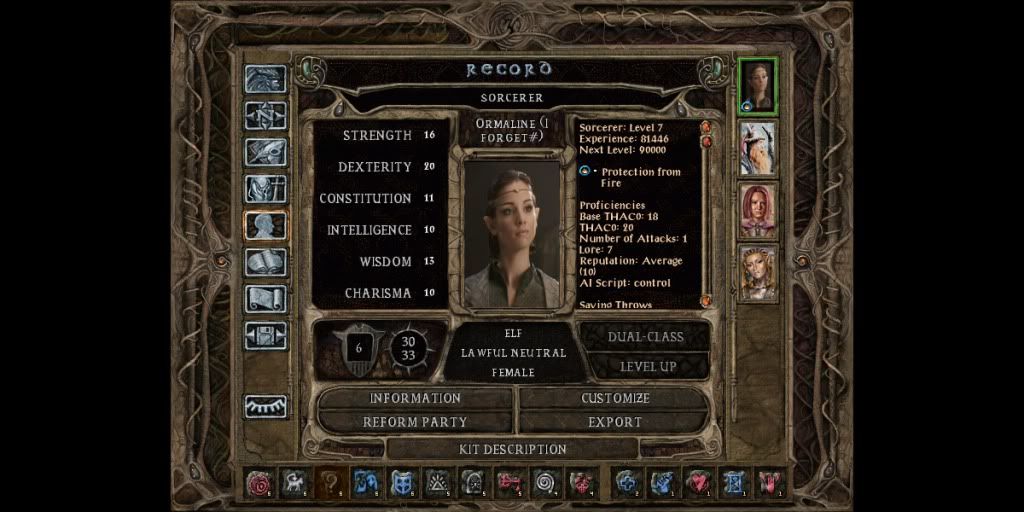Open the save/load options floppy disk icon
This screenshot has width=1024, height=512.
pyautogui.click(x=266, y=336)
